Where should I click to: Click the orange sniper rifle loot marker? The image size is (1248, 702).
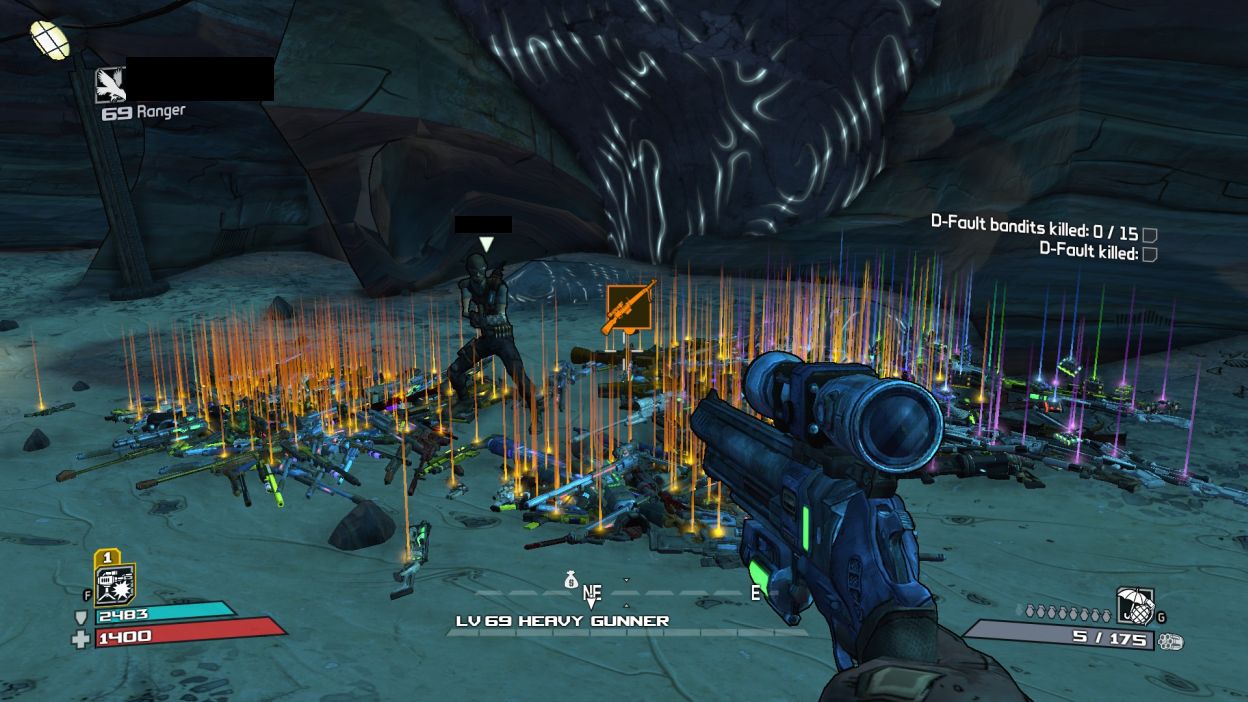click(630, 308)
